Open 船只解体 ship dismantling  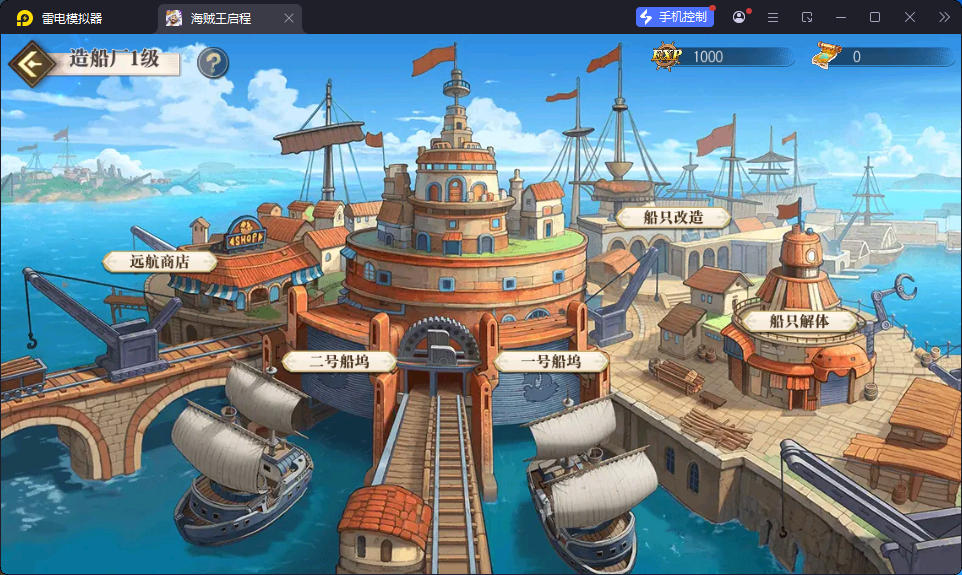(x=798, y=321)
